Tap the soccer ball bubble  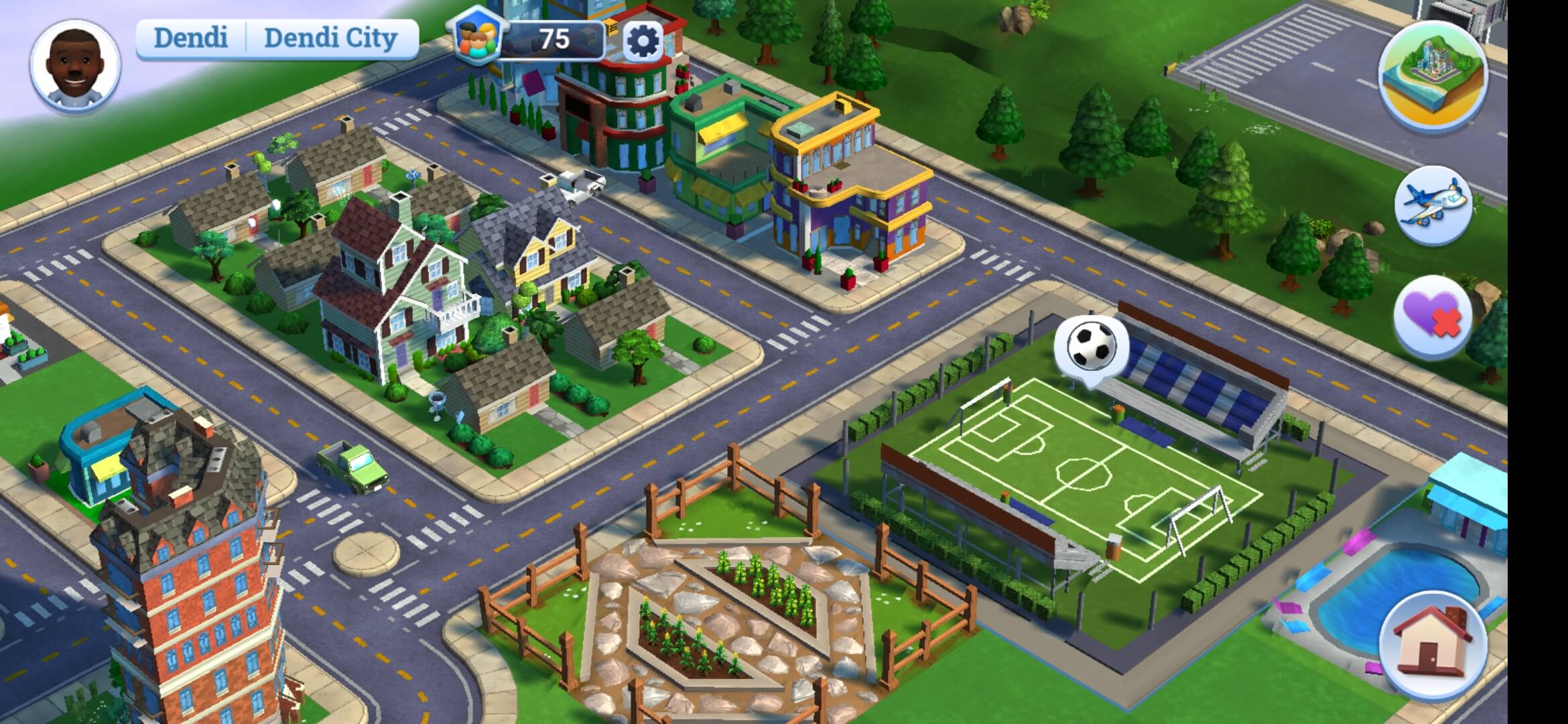(x=1091, y=346)
